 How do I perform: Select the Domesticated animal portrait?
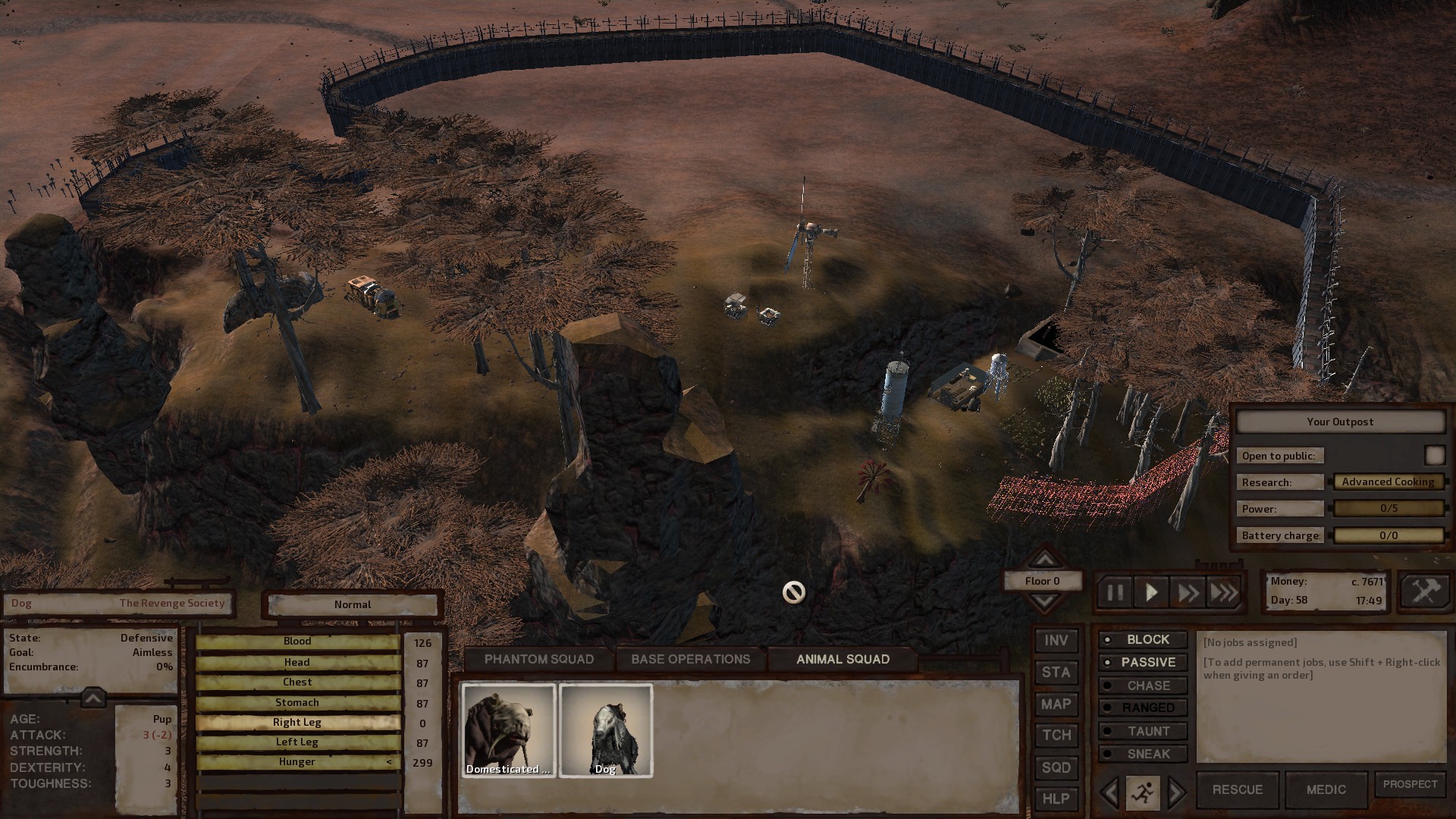click(x=509, y=730)
